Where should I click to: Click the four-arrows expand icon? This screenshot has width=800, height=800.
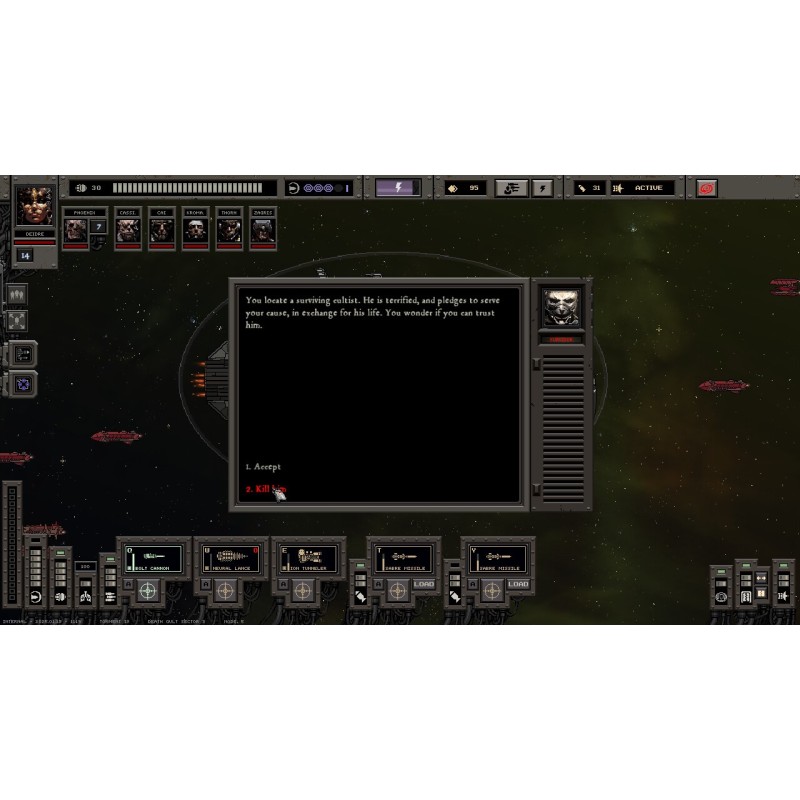tap(17, 322)
